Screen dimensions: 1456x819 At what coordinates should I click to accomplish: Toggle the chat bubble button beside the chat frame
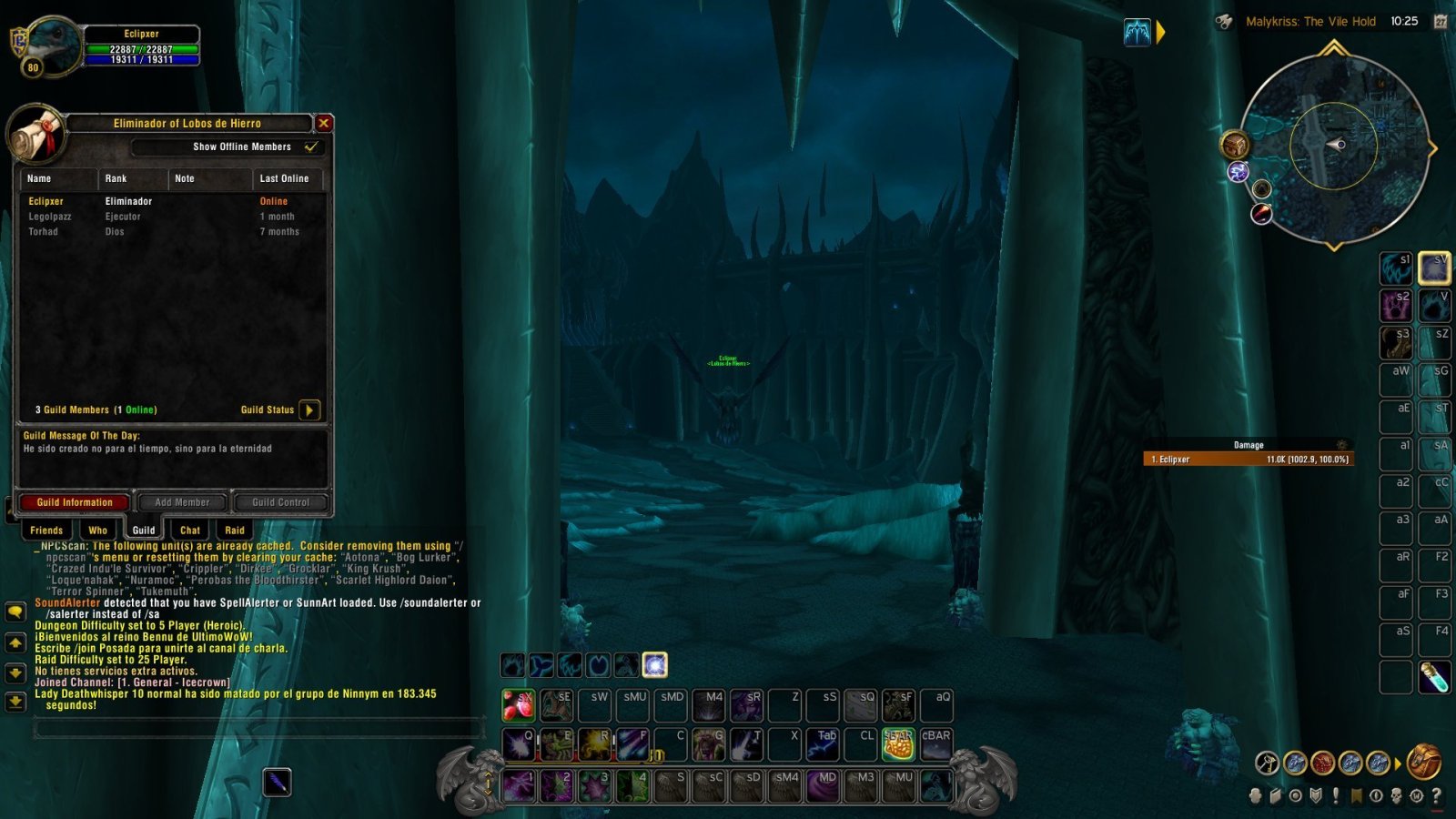[x=14, y=612]
